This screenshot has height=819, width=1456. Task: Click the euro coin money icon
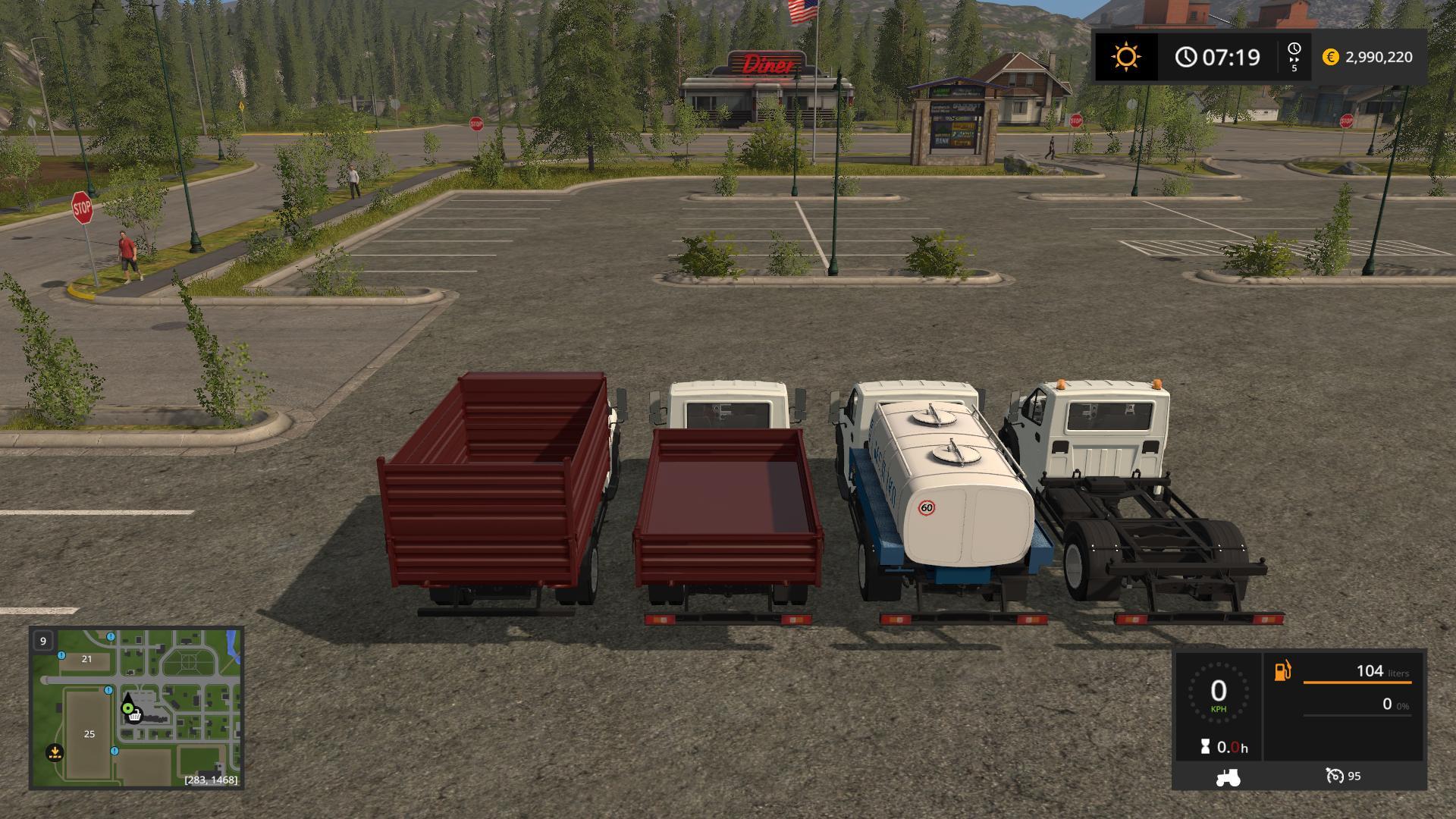(x=1331, y=57)
